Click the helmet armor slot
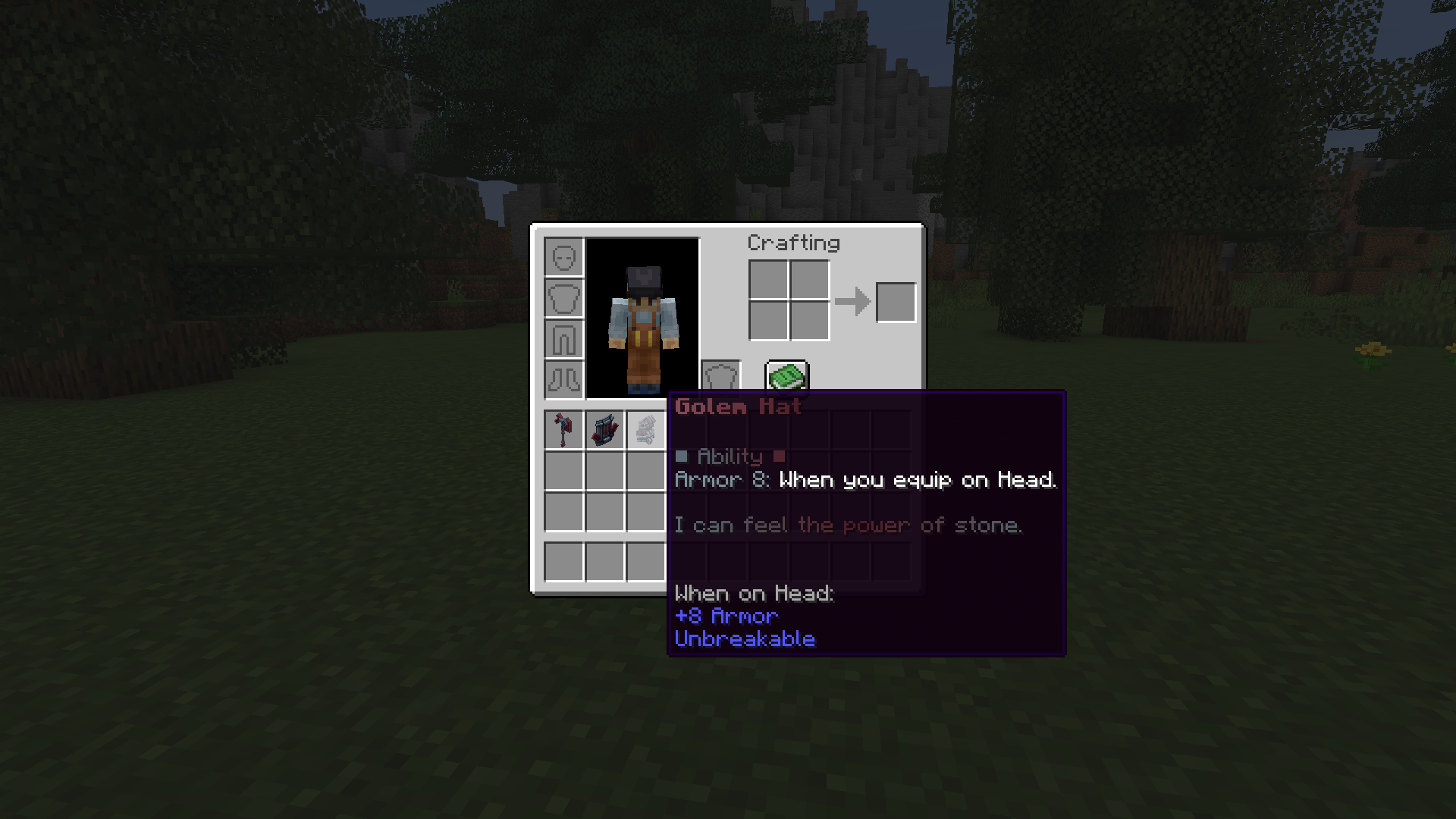The image size is (1456, 819). 563,258
